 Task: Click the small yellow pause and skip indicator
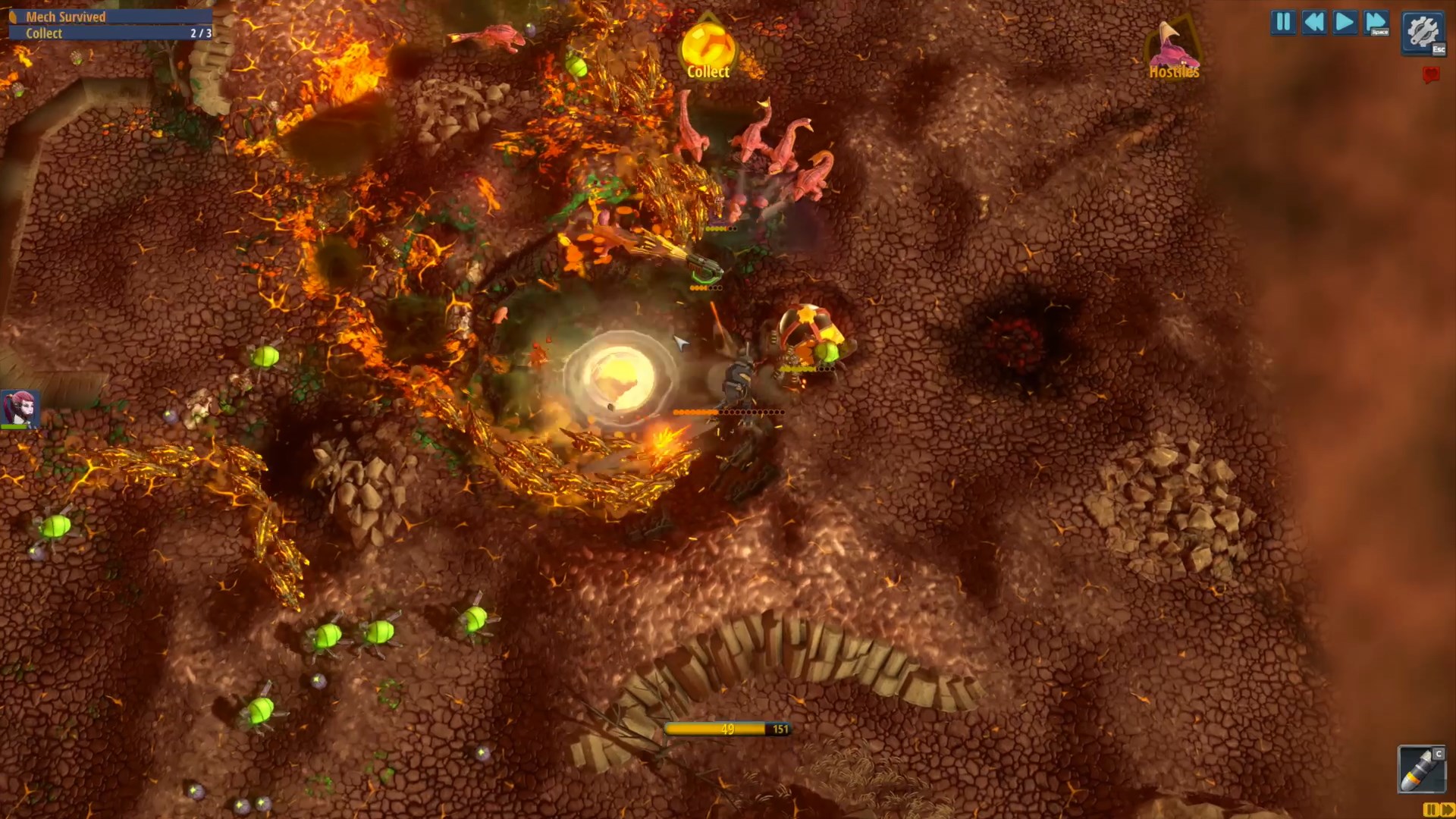point(1438,810)
